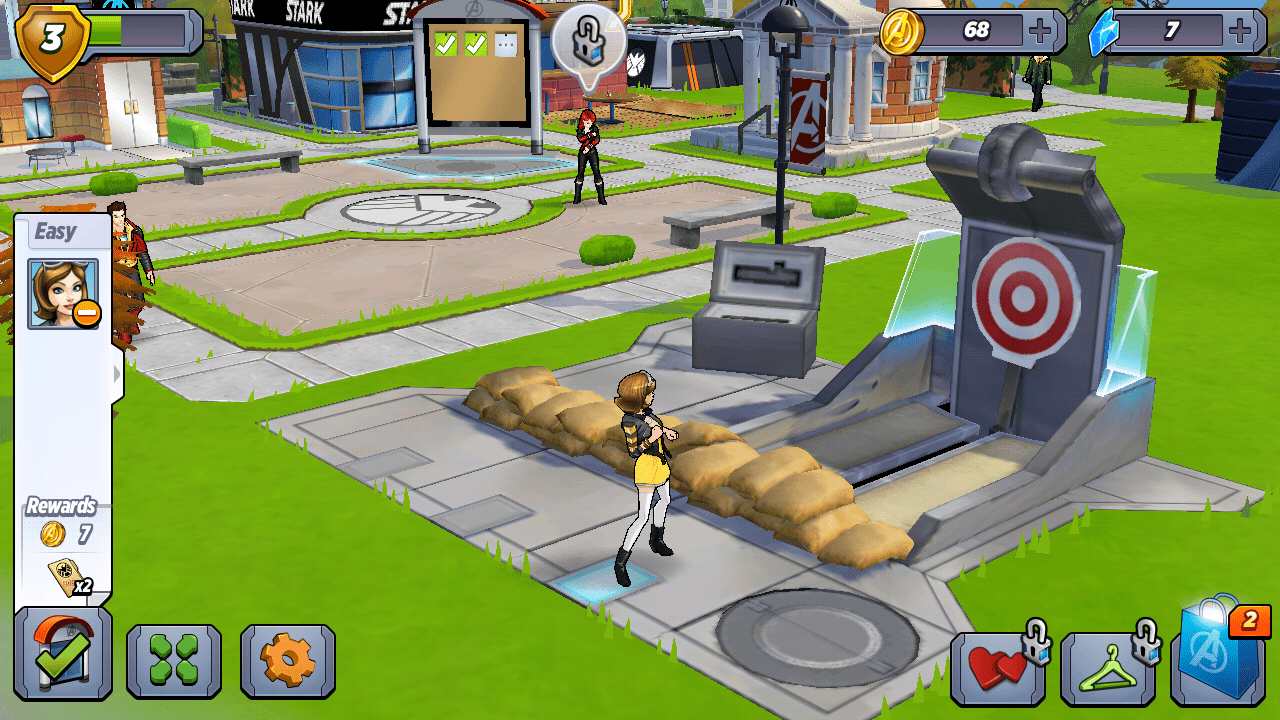1280x720 pixels.
Task: Add more blue shards
Action: pos(1241,31)
